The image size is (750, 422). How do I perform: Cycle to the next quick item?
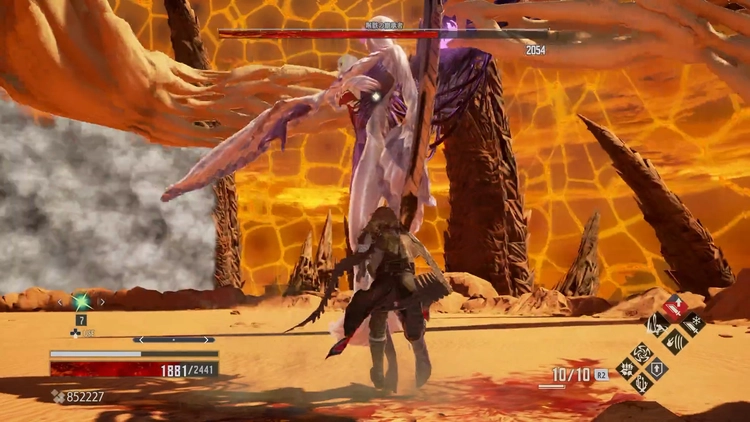102,300
